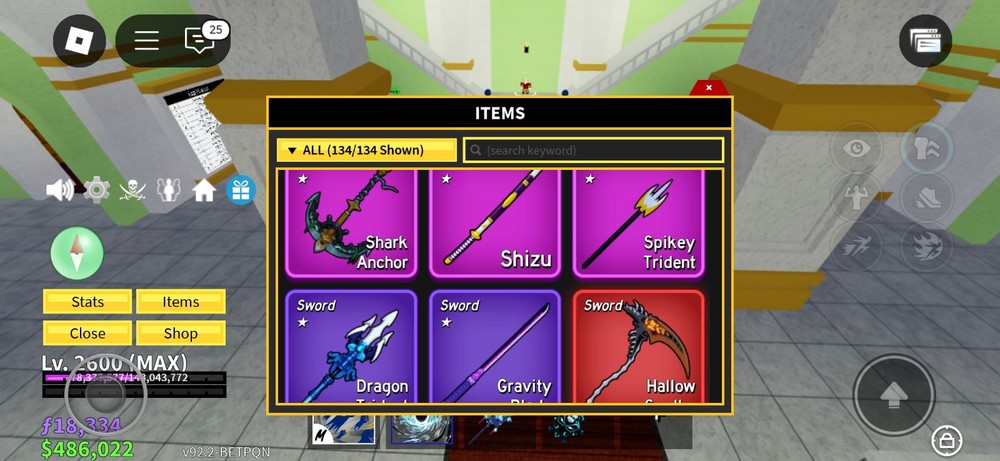The width and height of the screenshot is (1000, 461).
Task: Open the ALL items filter dropdown
Action: click(366, 150)
